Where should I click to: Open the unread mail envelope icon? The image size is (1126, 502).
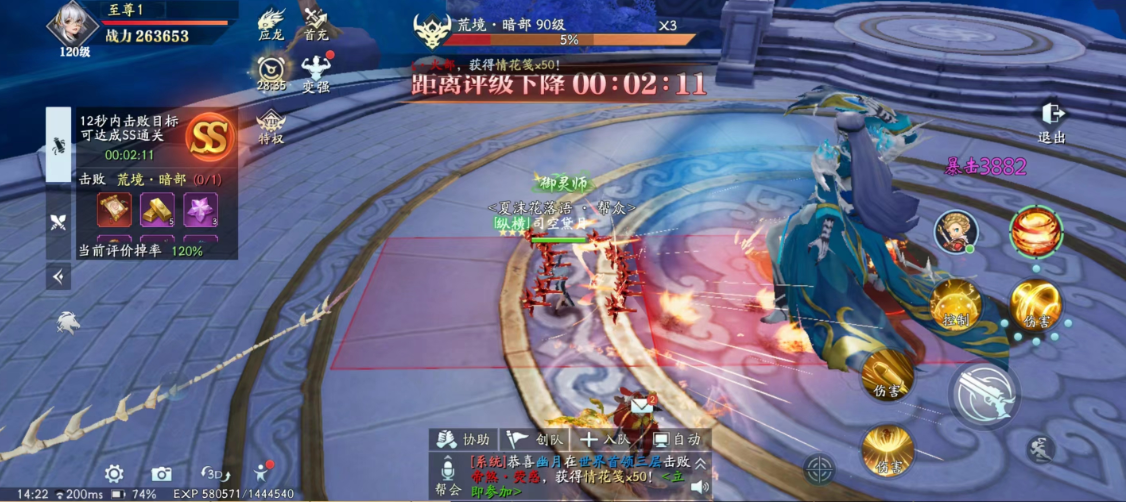641,407
